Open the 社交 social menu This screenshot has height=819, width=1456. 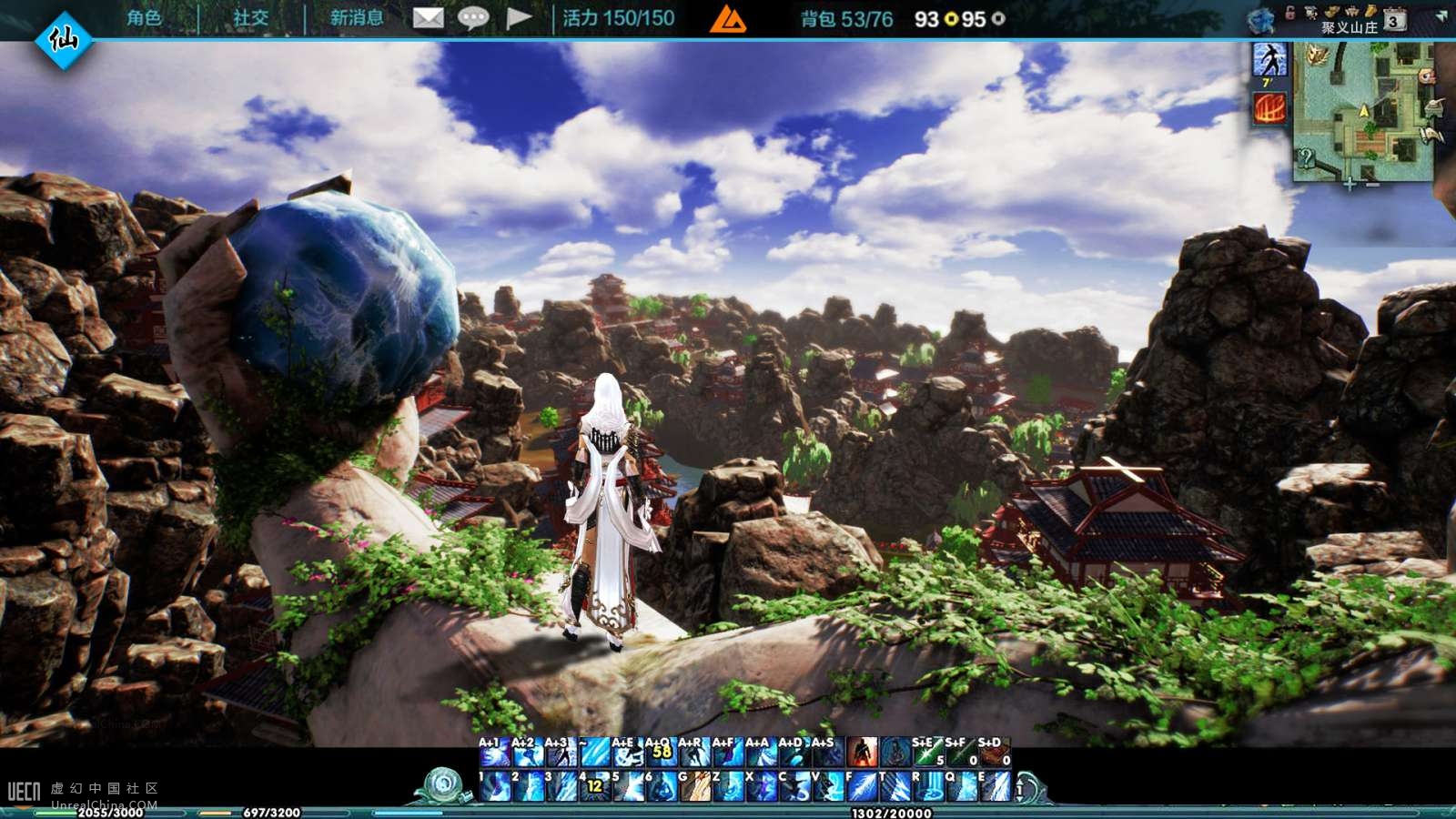[x=250, y=18]
